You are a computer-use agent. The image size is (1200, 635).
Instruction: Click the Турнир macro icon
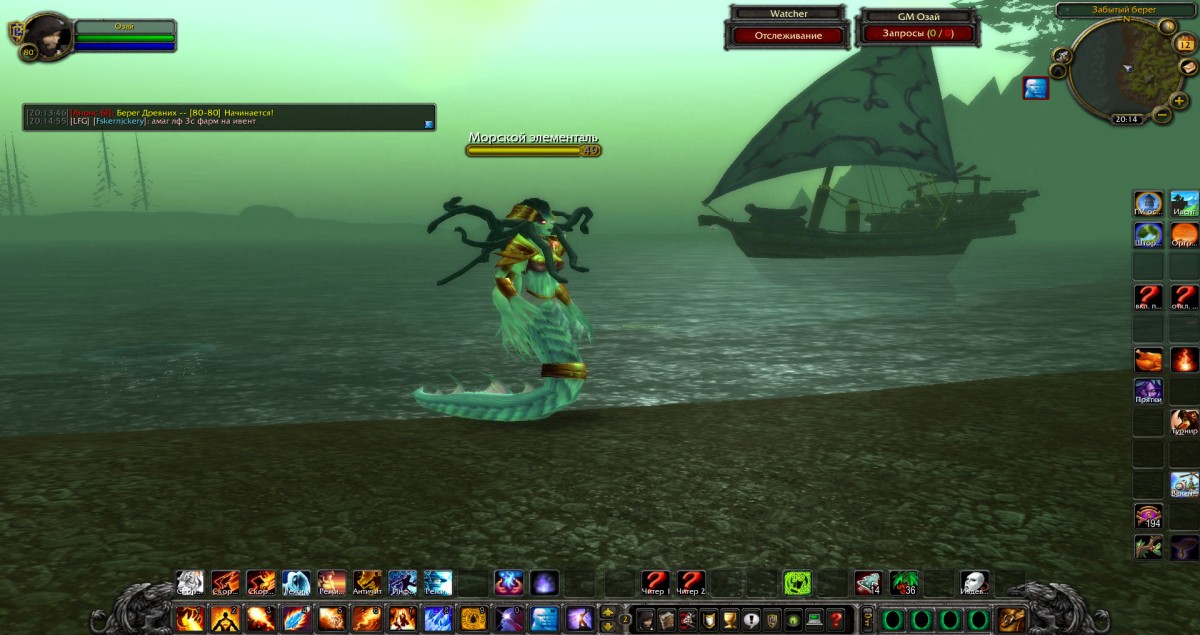[1184, 422]
